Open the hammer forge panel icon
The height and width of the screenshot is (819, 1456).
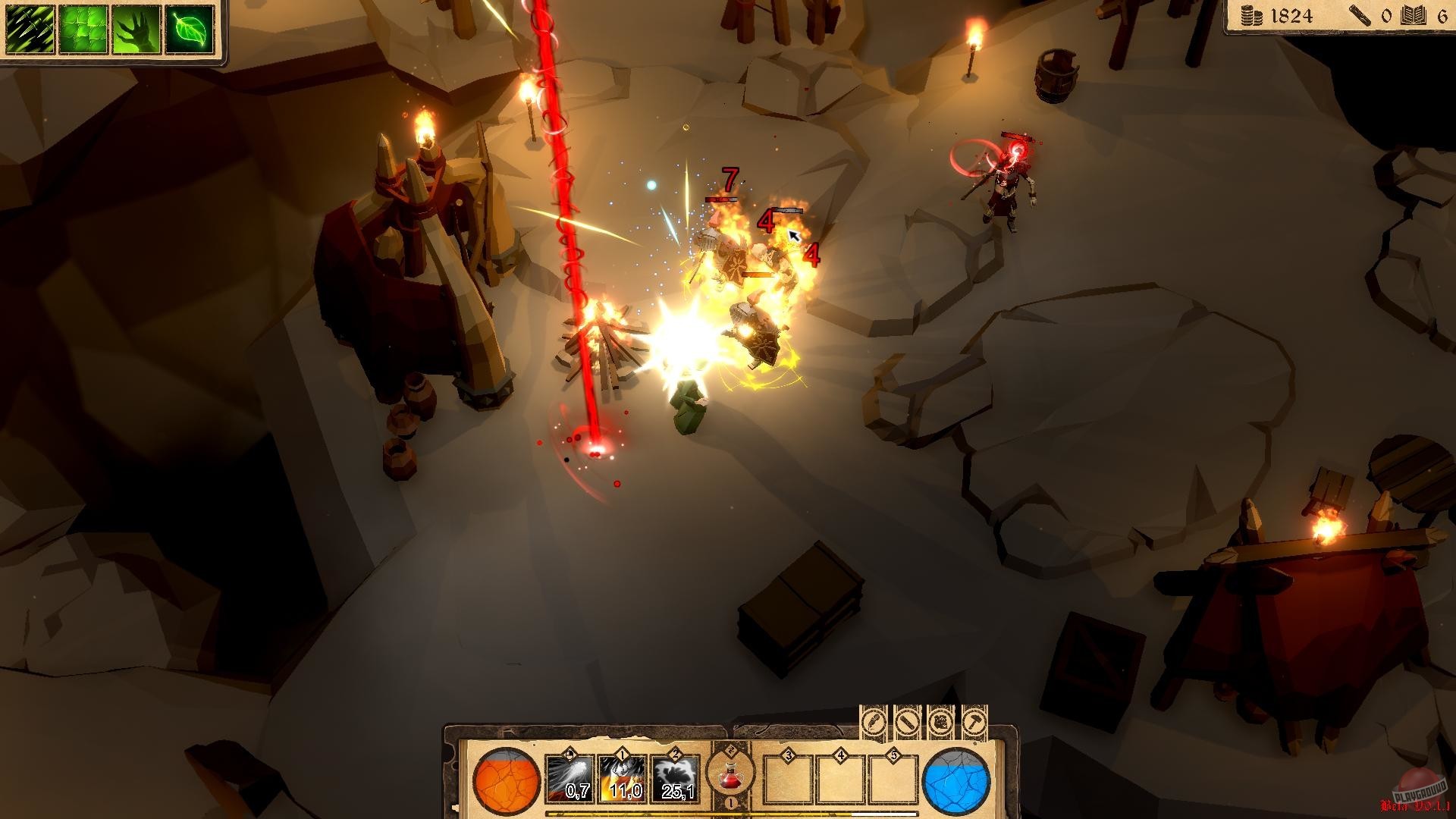point(974,723)
